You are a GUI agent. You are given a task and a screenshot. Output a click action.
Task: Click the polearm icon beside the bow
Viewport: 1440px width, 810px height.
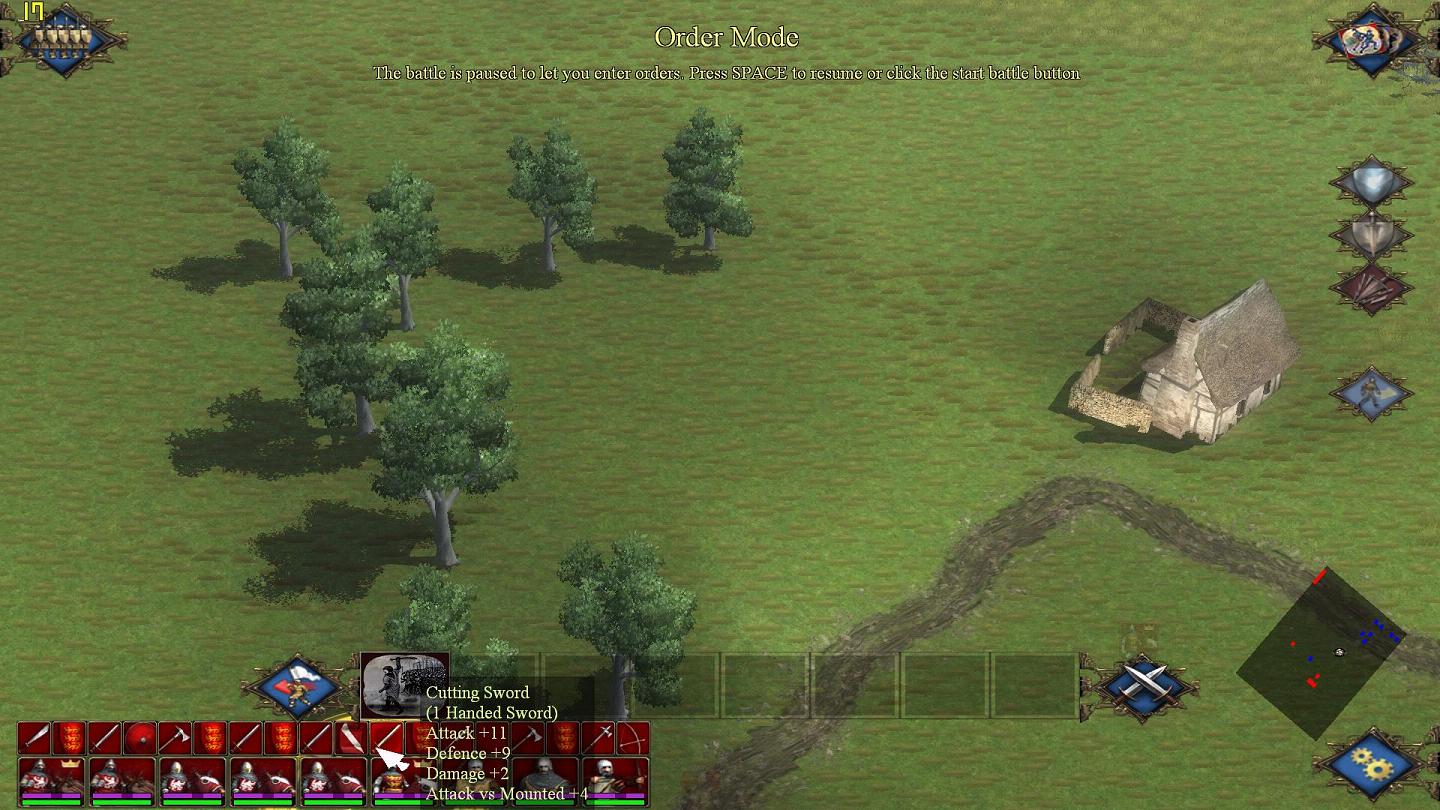(598, 739)
